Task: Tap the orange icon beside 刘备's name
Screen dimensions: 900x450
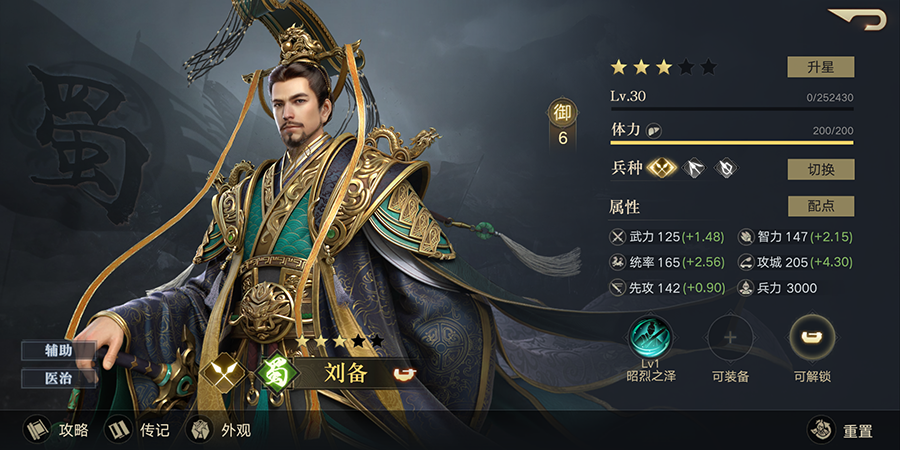Action: pyautogui.click(x=403, y=375)
